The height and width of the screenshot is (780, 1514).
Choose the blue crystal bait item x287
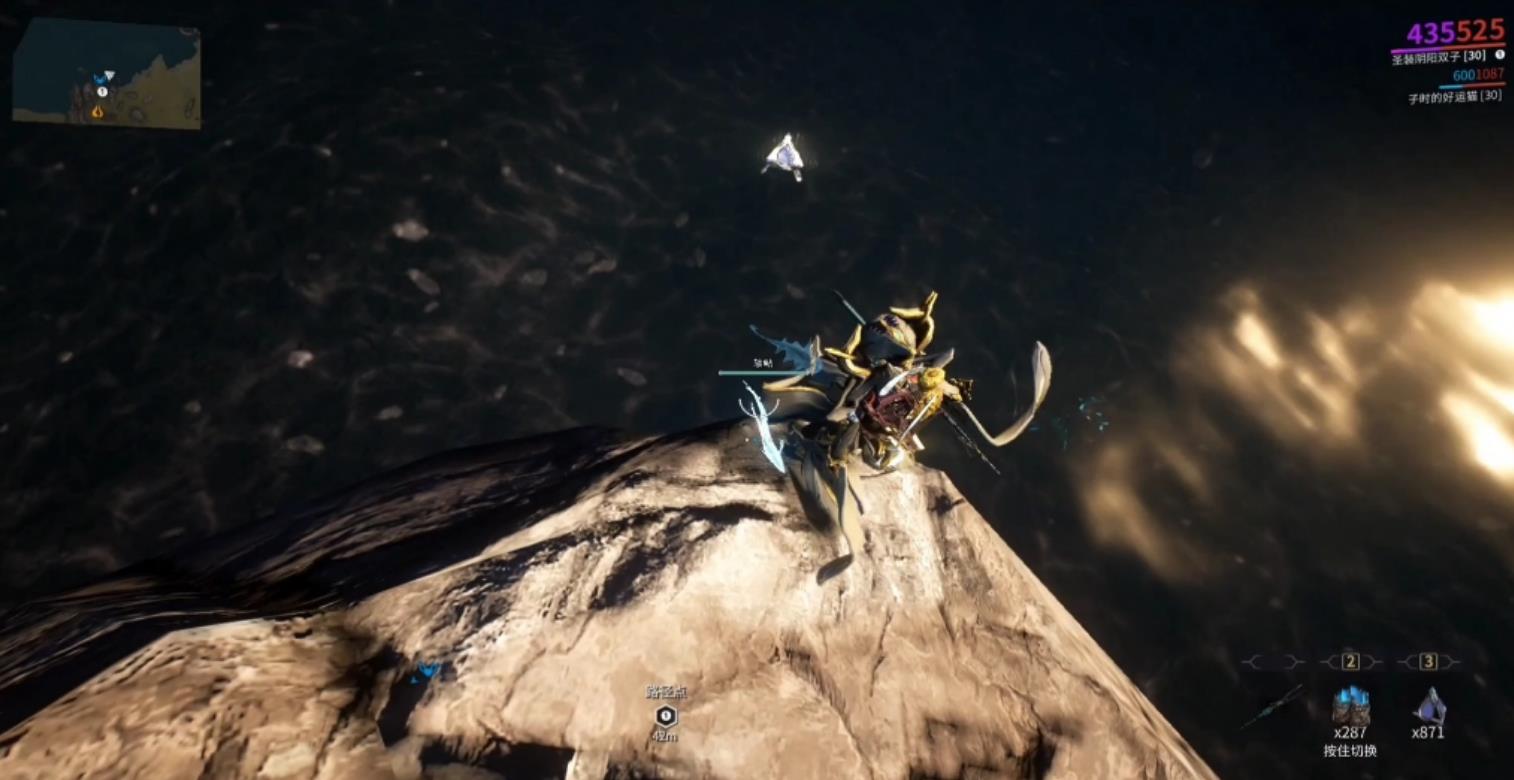coord(1350,706)
